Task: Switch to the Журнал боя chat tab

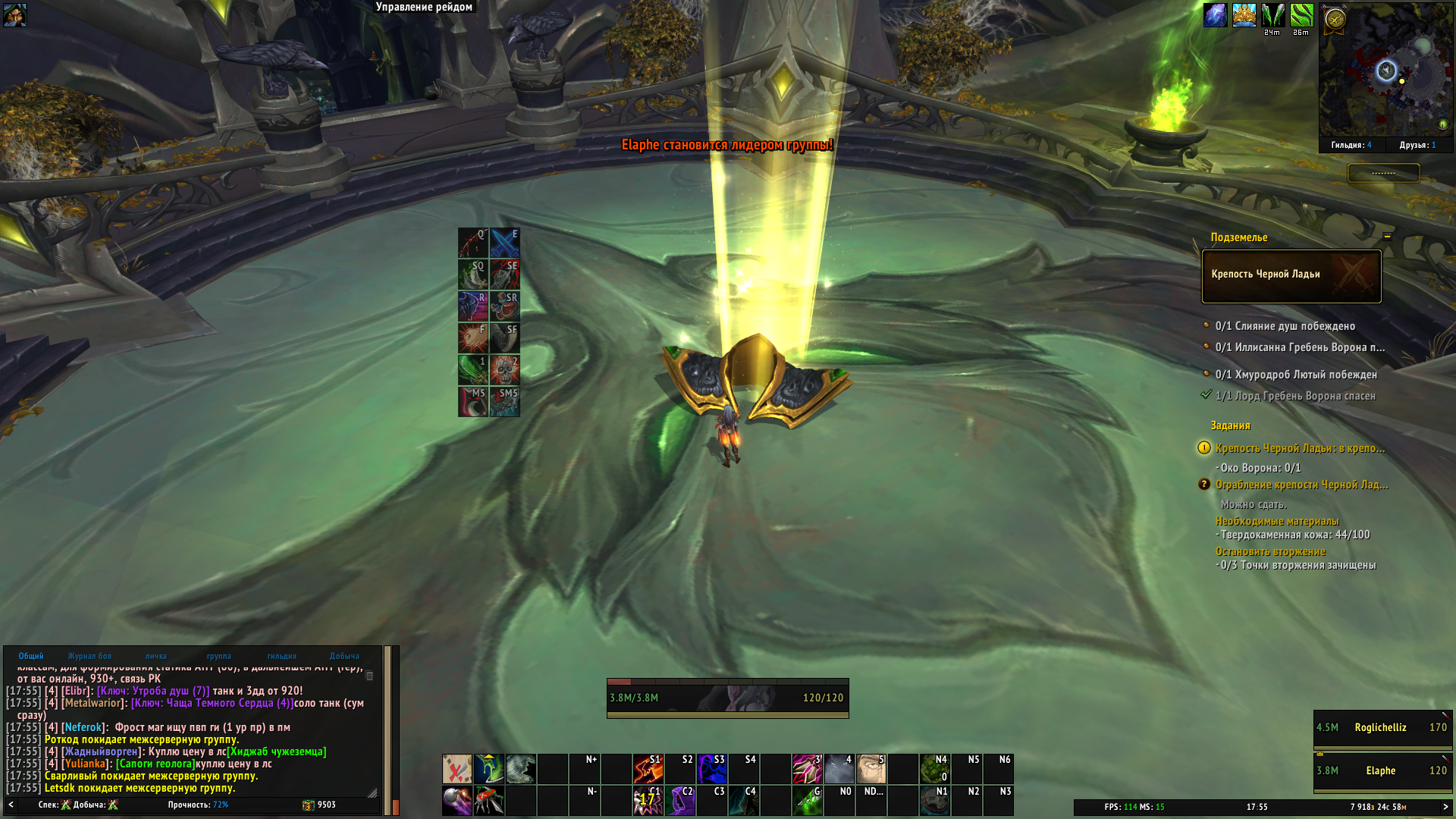Action: [89, 656]
